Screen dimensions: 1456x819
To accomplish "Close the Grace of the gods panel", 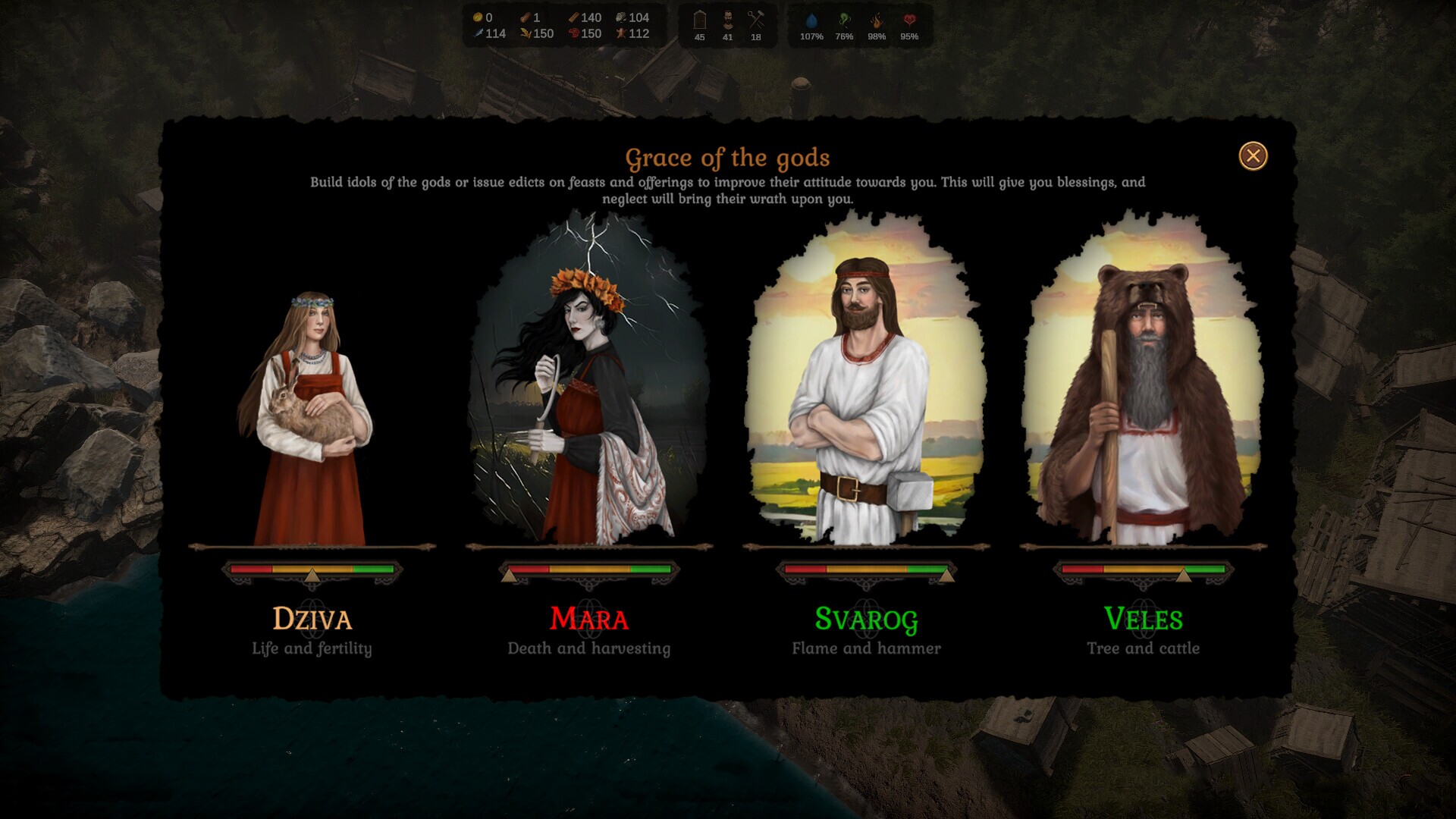I will 1253,156.
